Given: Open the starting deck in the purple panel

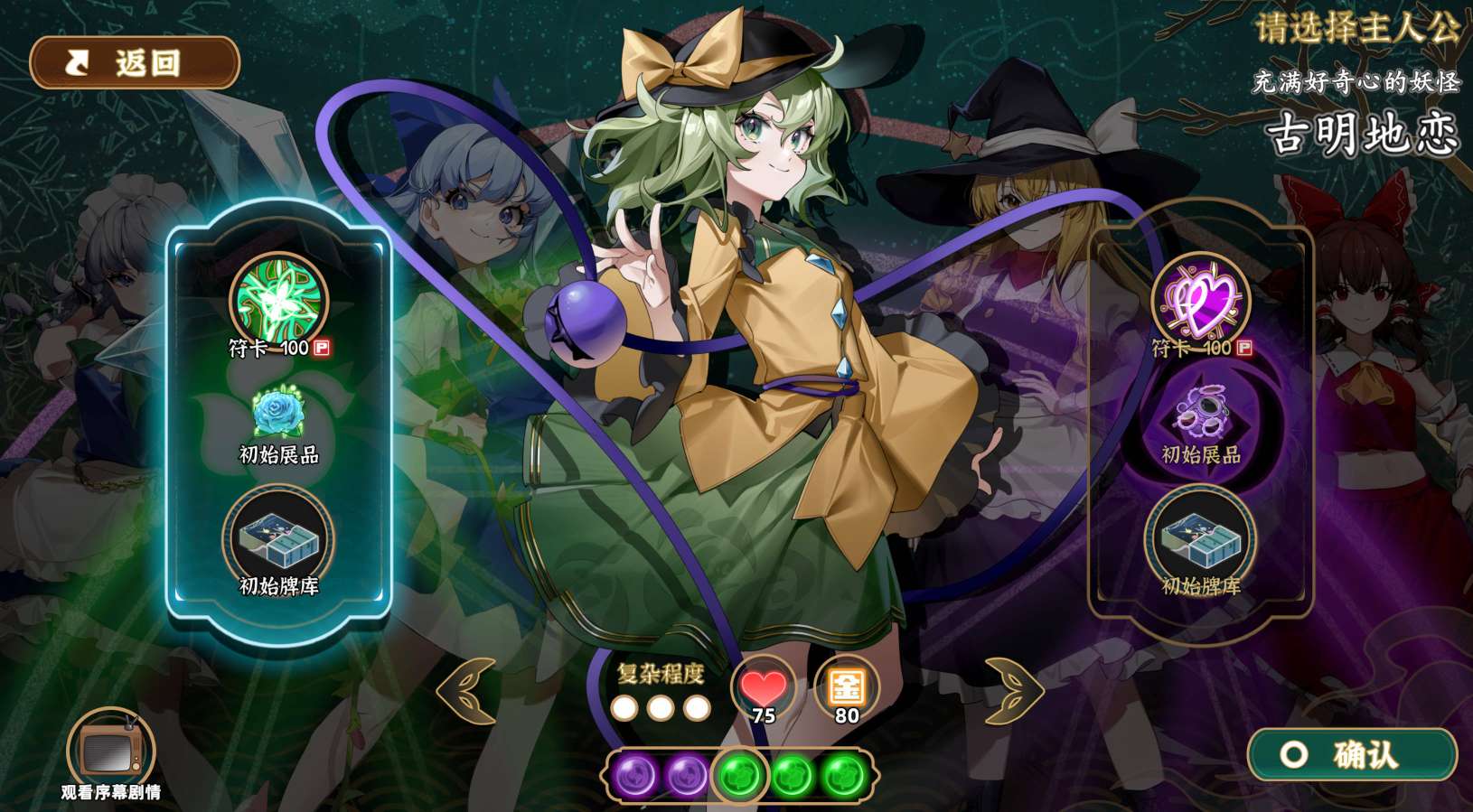Looking at the screenshot, I should pos(1200,537).
